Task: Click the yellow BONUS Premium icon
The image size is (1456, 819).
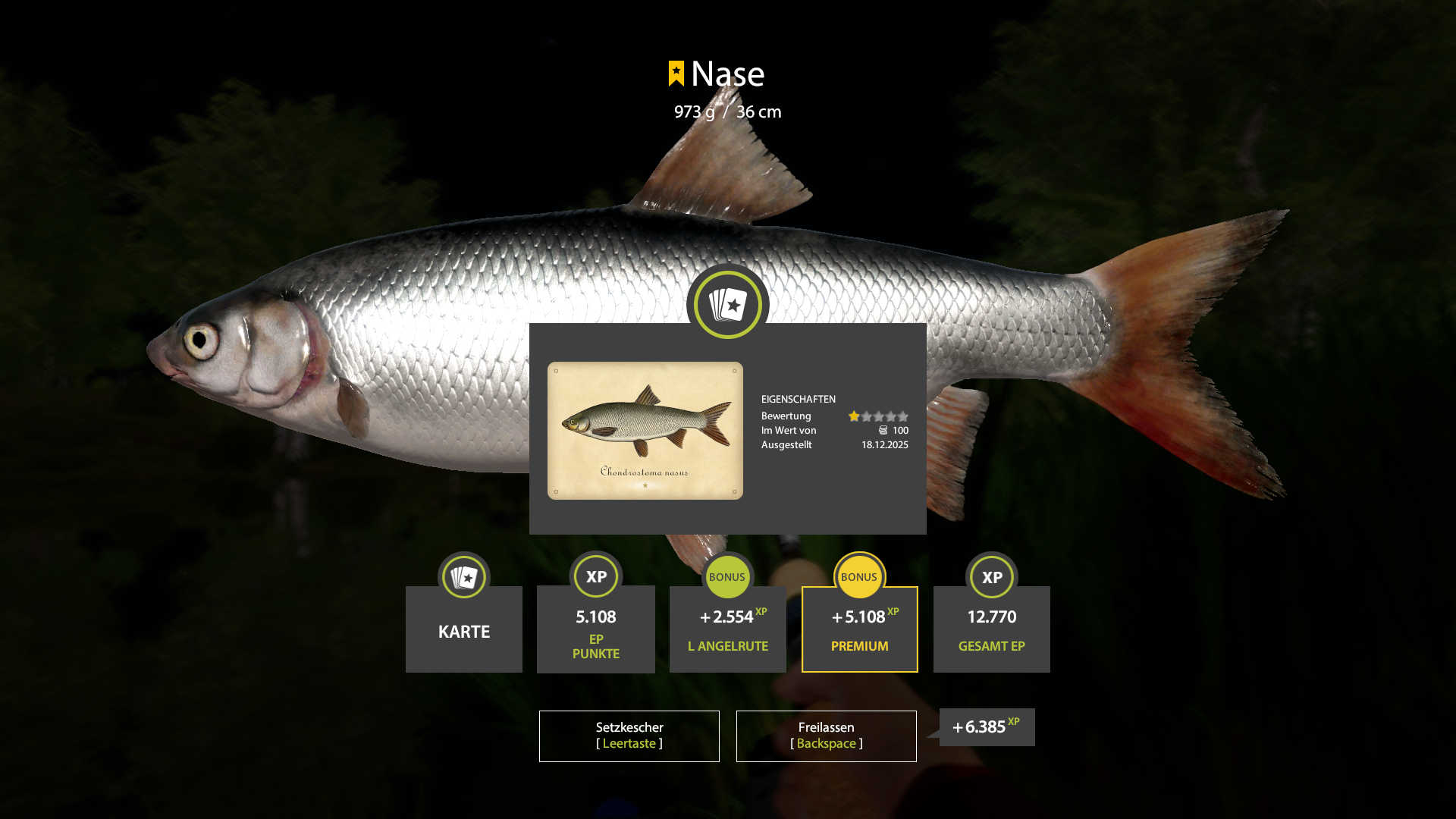Action: point(859,576)
